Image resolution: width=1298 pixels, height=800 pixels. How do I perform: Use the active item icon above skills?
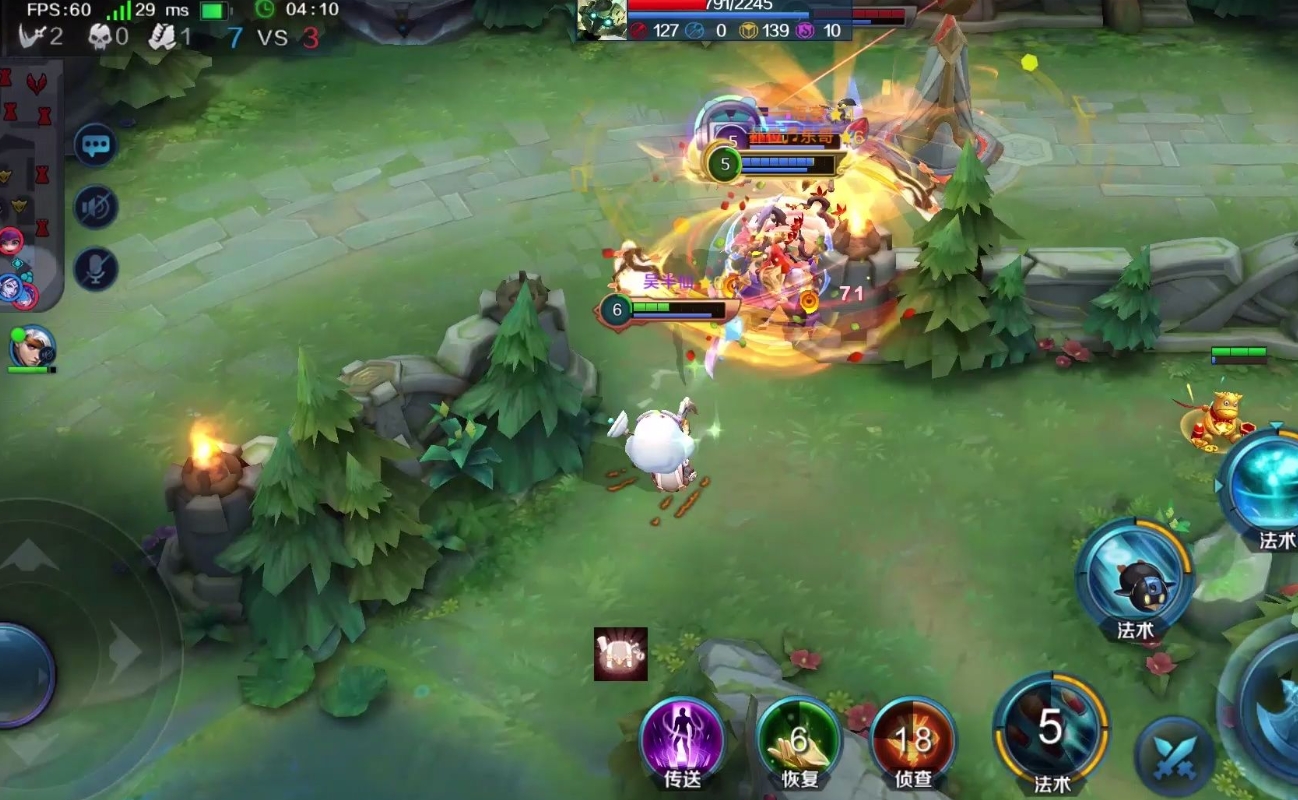(x=621, y=654)
